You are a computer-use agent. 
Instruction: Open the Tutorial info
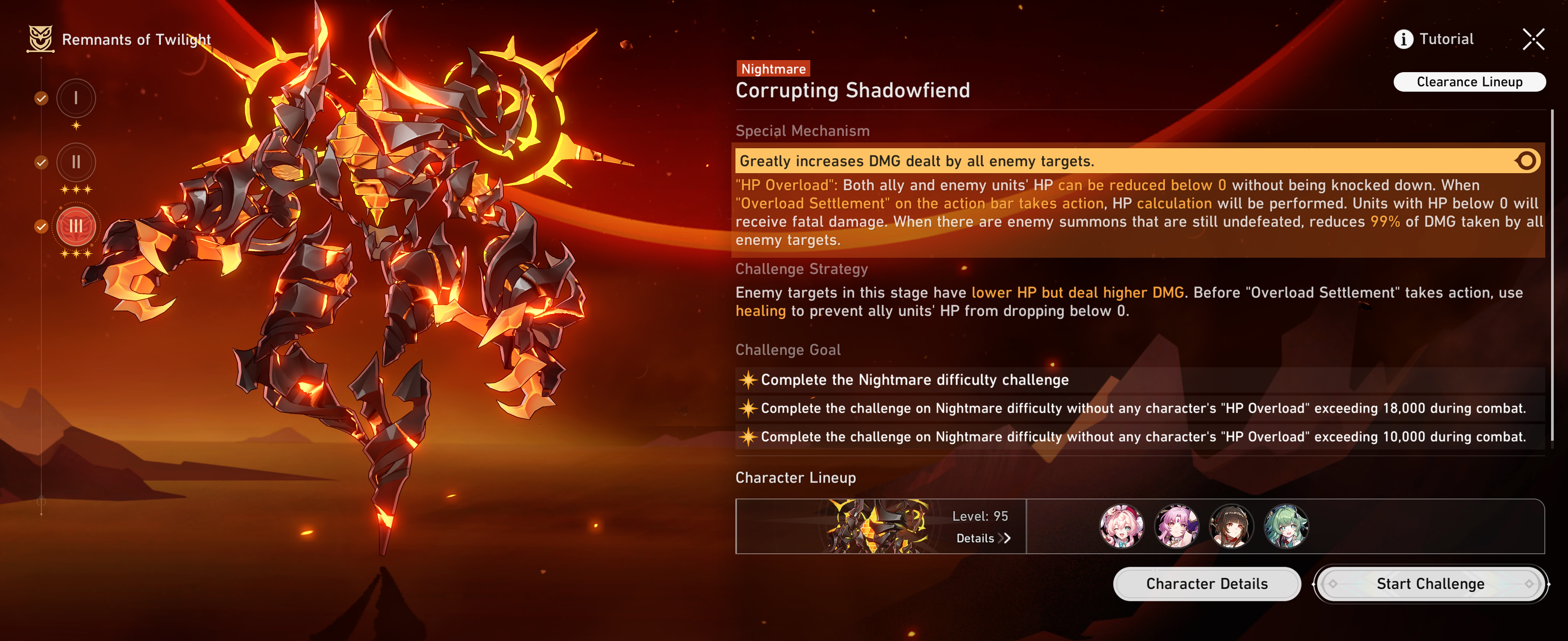(1433, 40)
